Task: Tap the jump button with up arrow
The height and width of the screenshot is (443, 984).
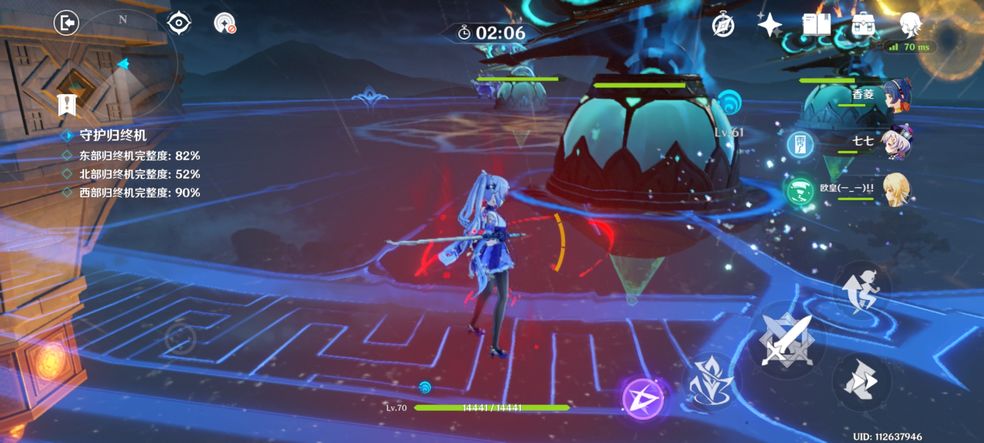Action: tap(861, 289)
